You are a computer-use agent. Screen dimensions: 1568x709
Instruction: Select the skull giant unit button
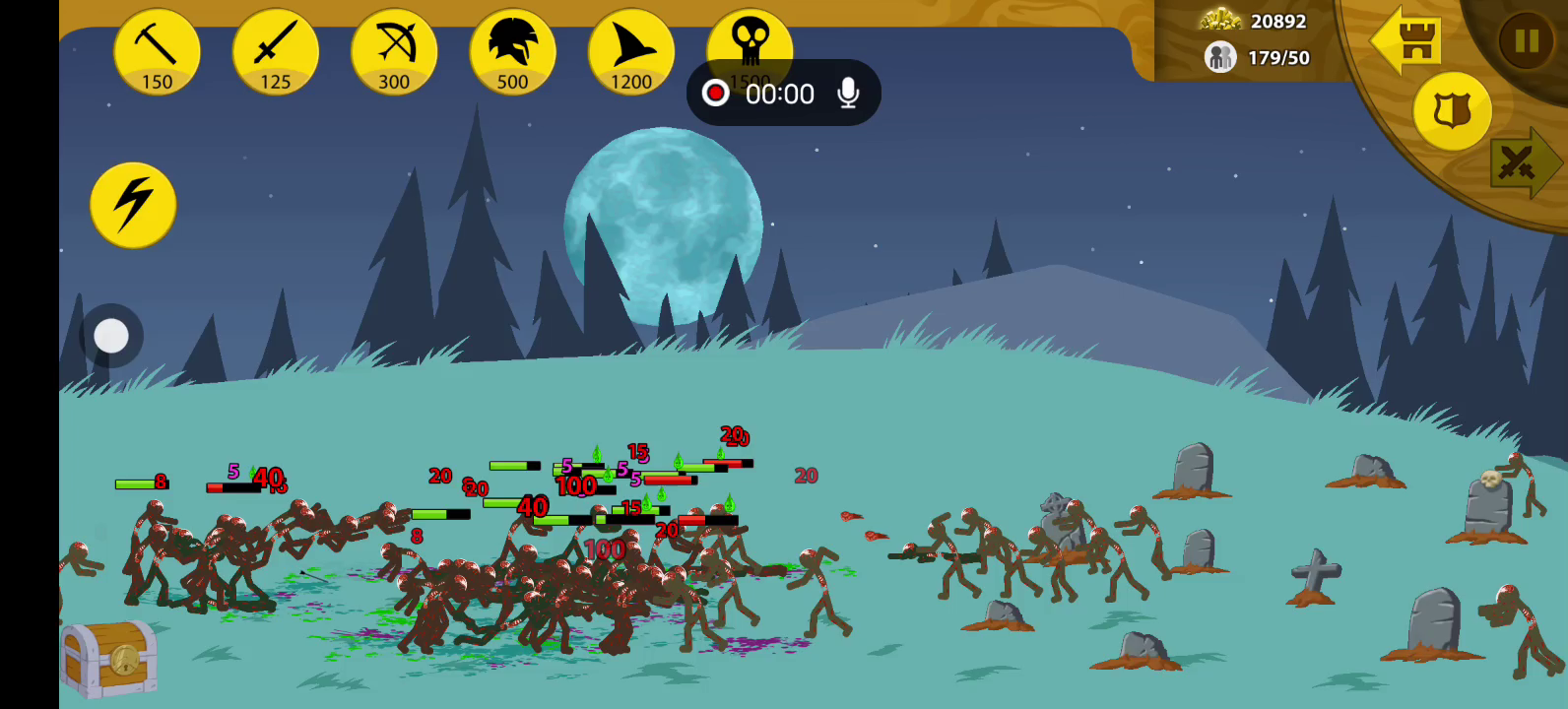click(x=749, y=37)
